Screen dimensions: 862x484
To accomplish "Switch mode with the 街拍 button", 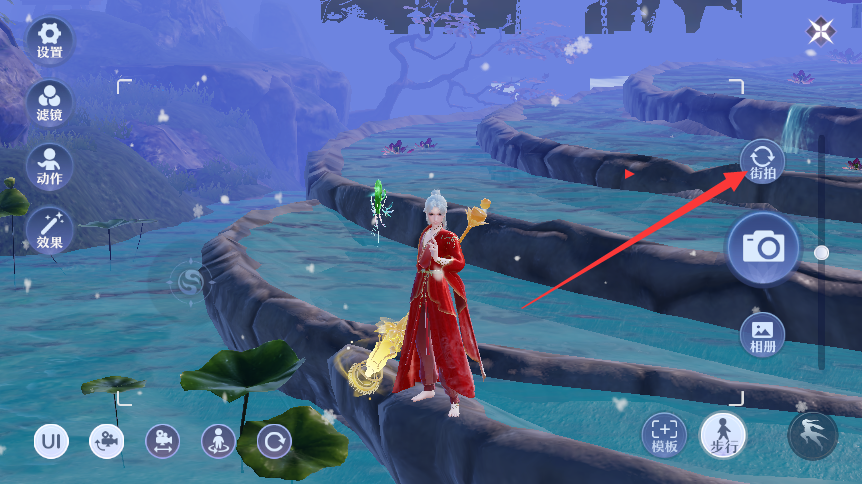I will pos(762,161).
